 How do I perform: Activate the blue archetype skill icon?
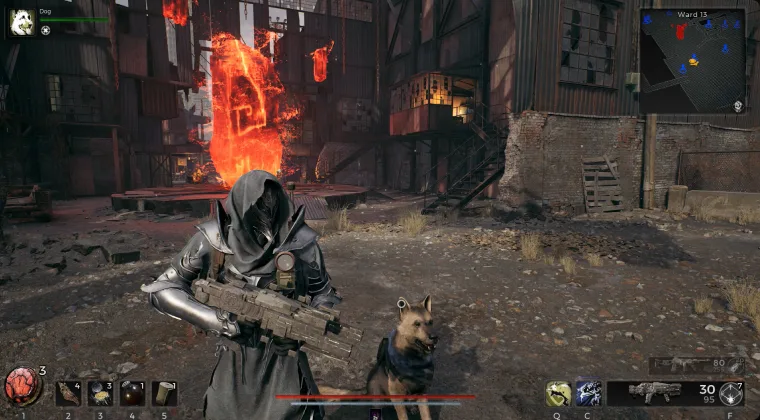tap(589, 393)
